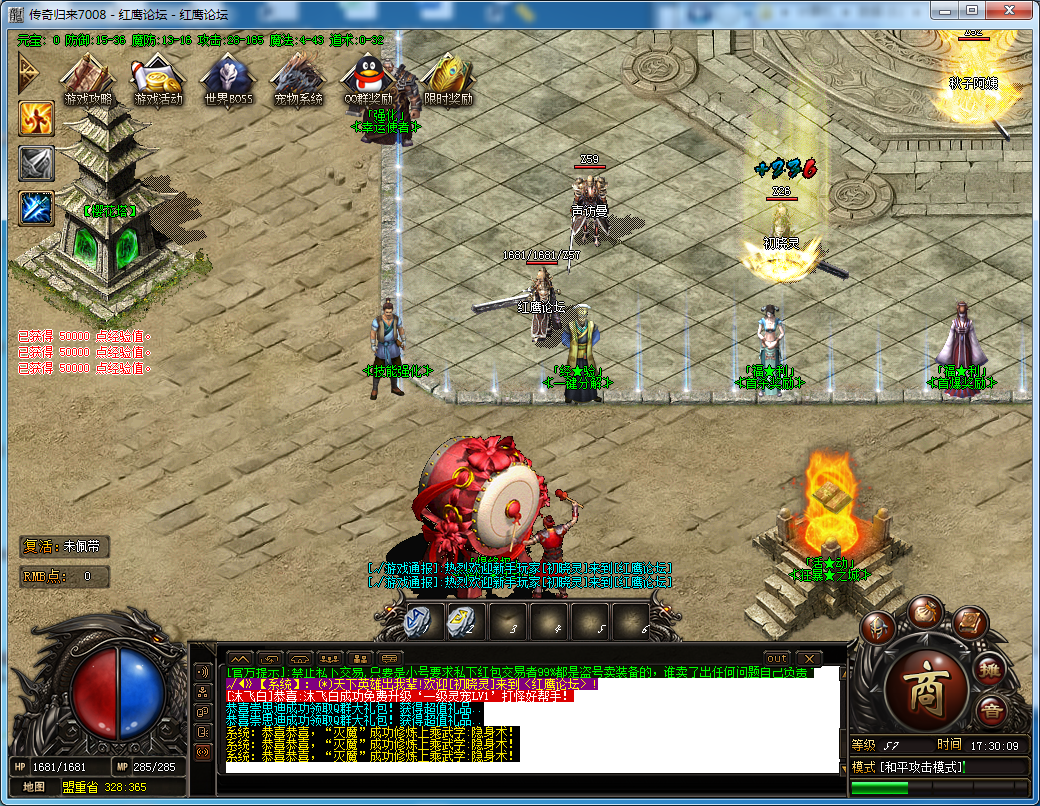
Task: Activate the blue lightning sword skill
Action: click(36, 208)
